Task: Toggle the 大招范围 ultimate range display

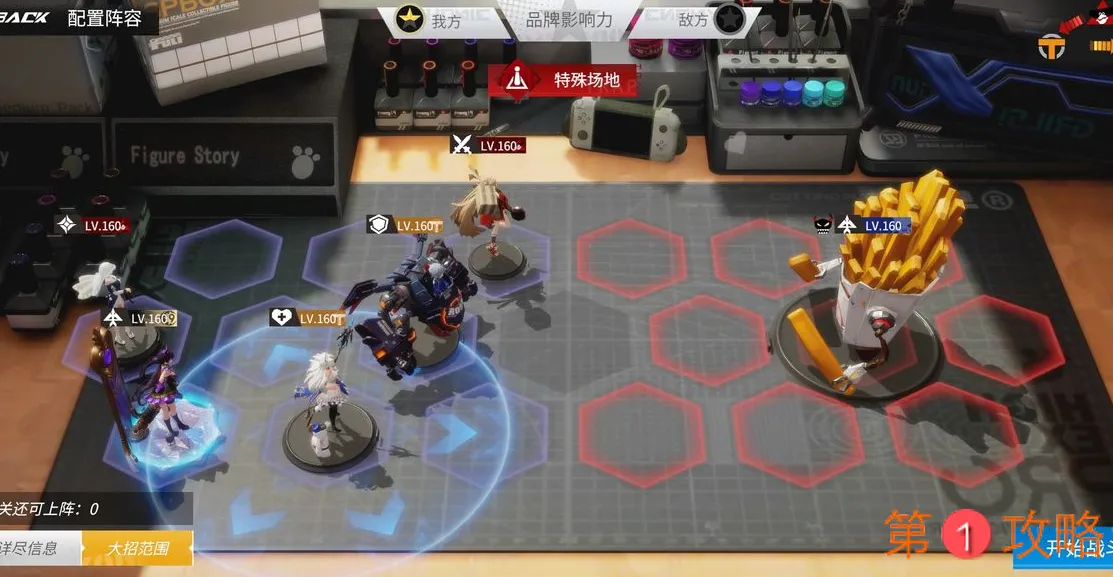Action: pos(137,548)
